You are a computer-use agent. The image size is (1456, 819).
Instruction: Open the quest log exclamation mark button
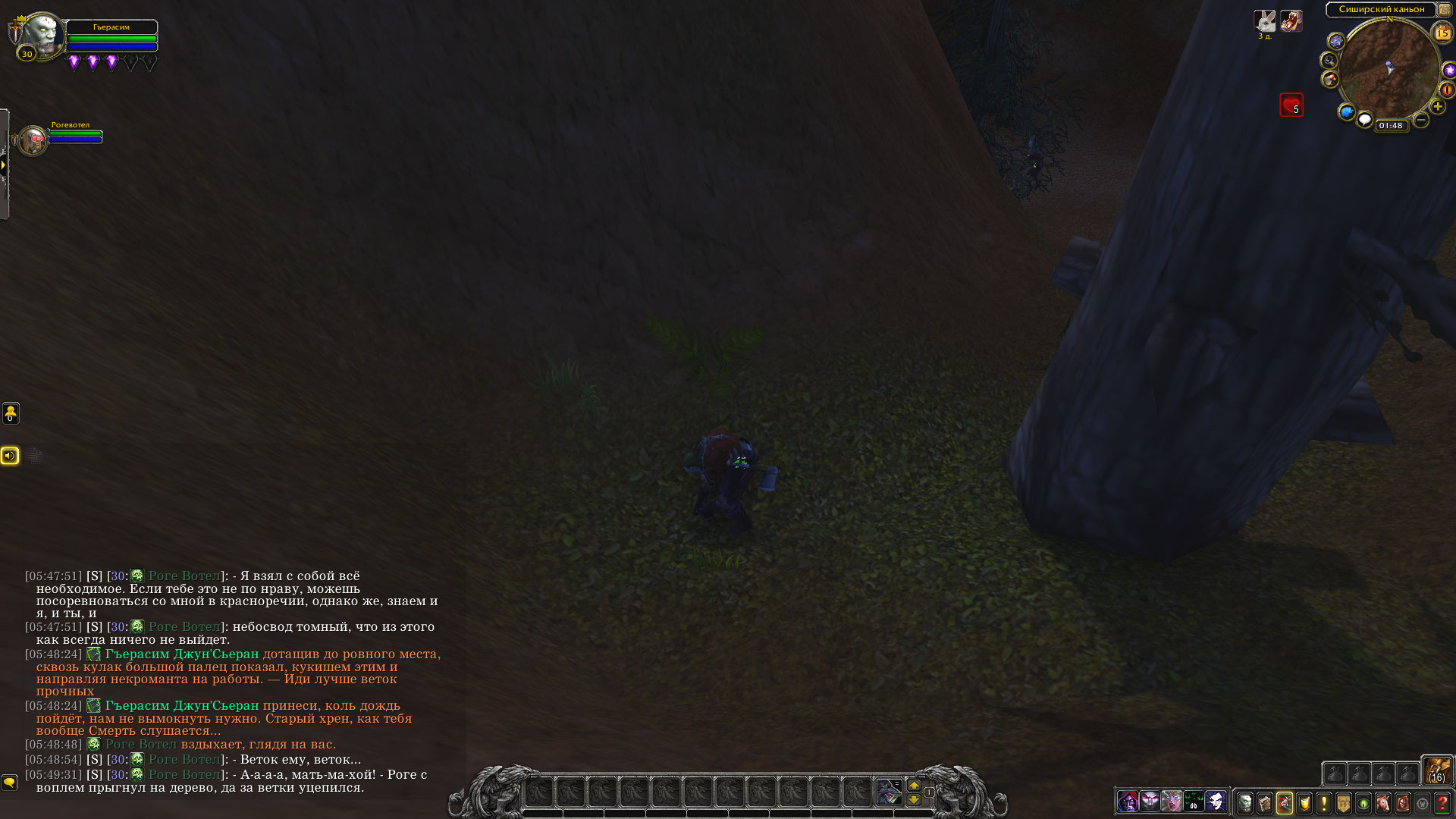click(x=1324, y=802)
